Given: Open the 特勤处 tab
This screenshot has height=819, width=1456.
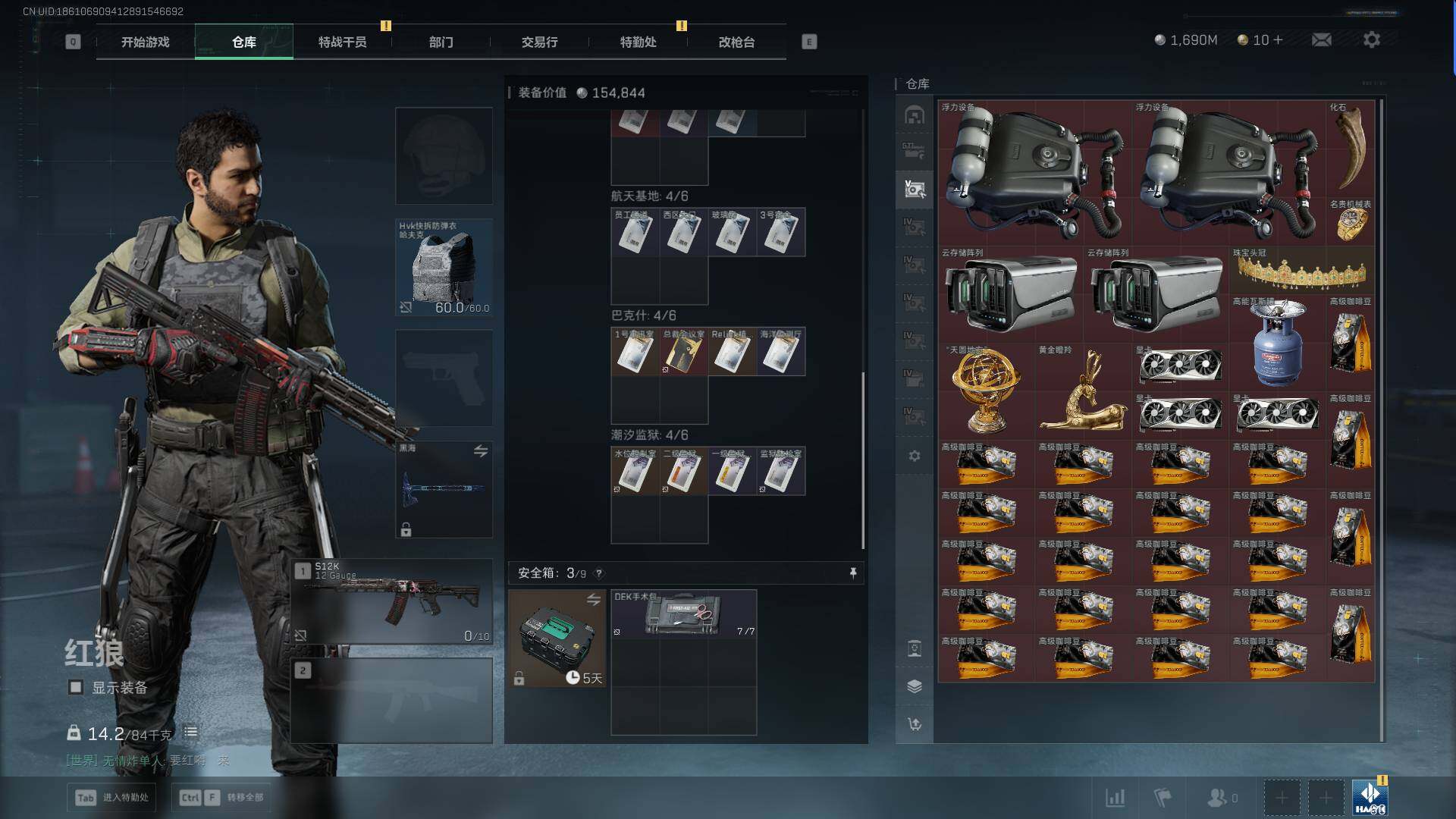Looking at the screenshot, I should (638, 42).
